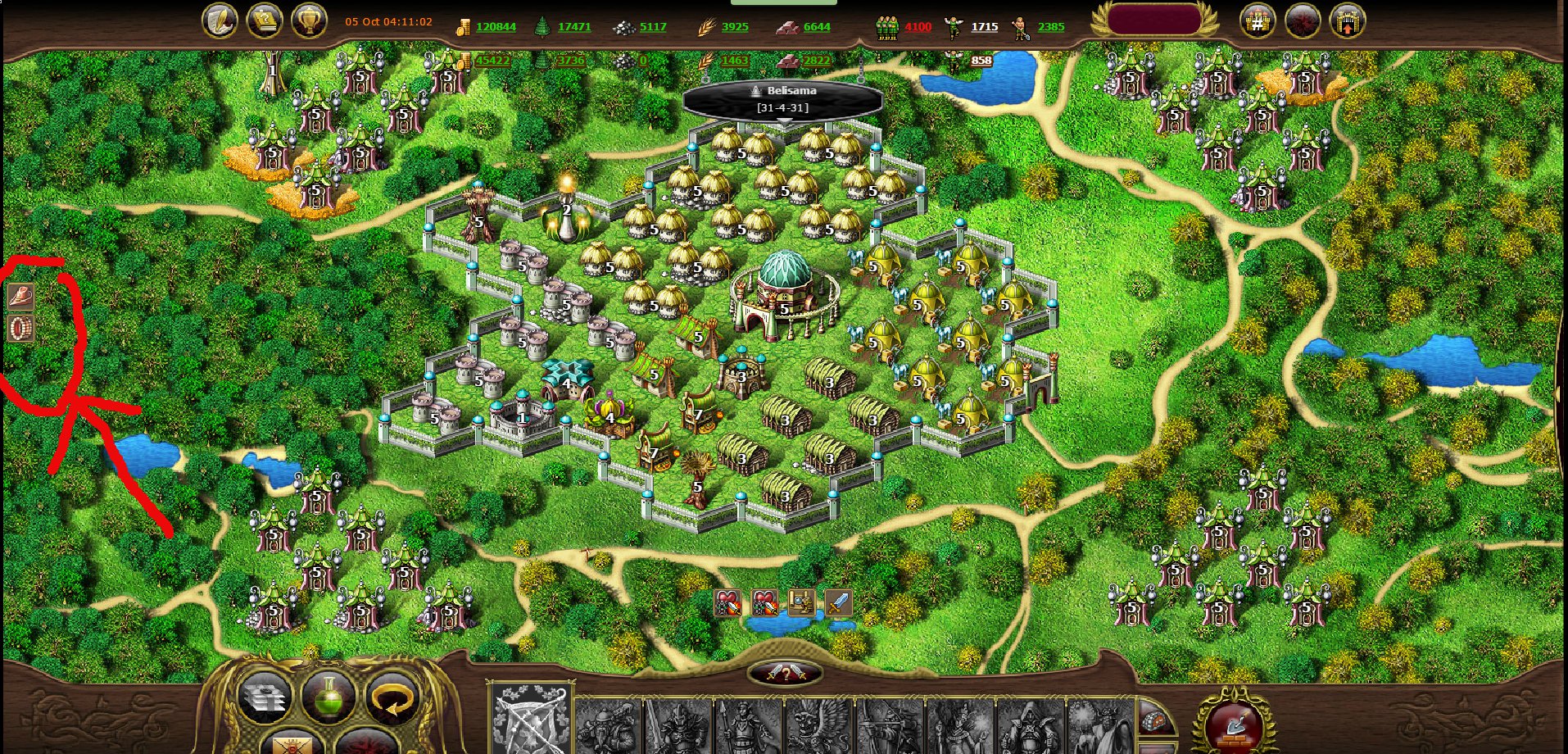The image size is (1568, 754).
Task: Click the magnifying glass buff icon
Action: (x=801, y=603)
